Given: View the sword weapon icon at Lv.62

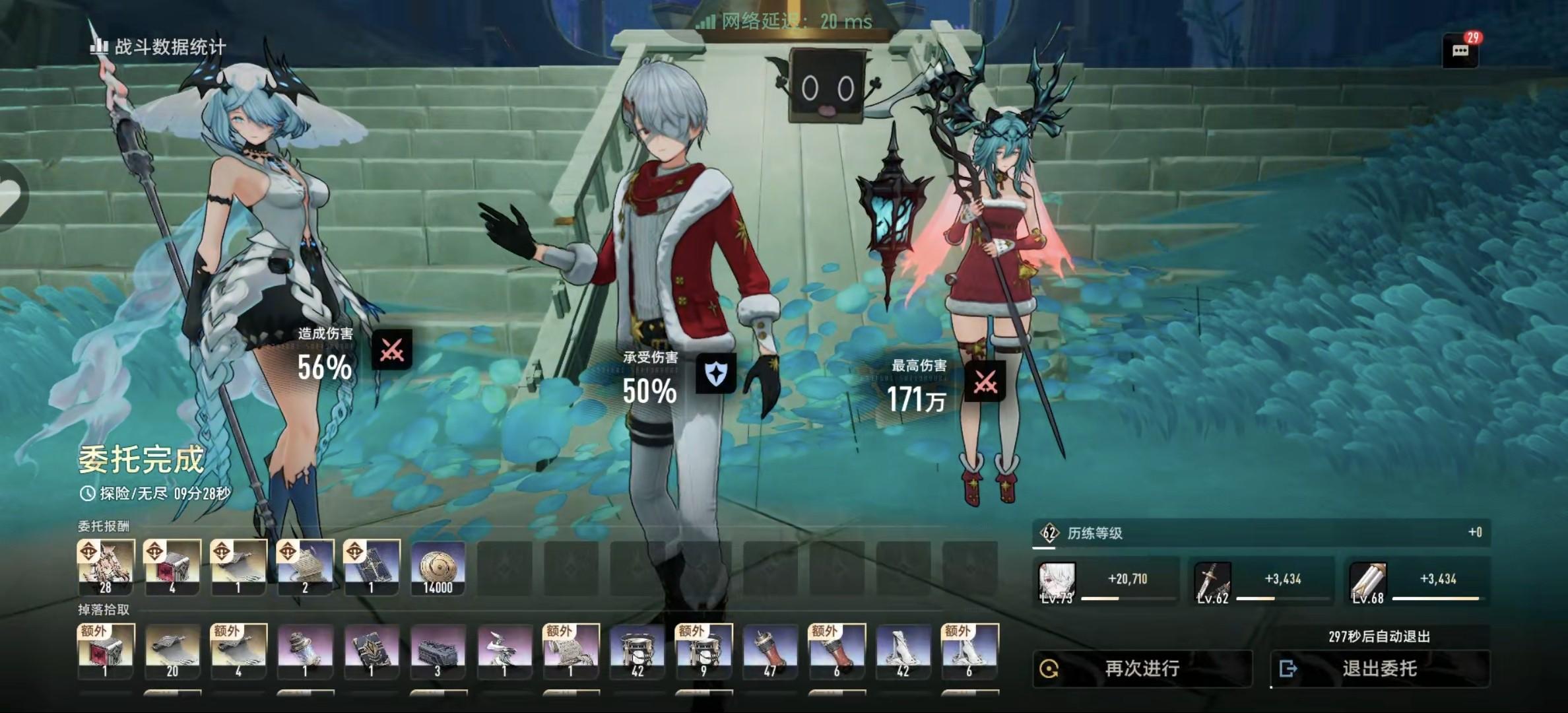Looking at the screenshot, I should point(1213,582).
